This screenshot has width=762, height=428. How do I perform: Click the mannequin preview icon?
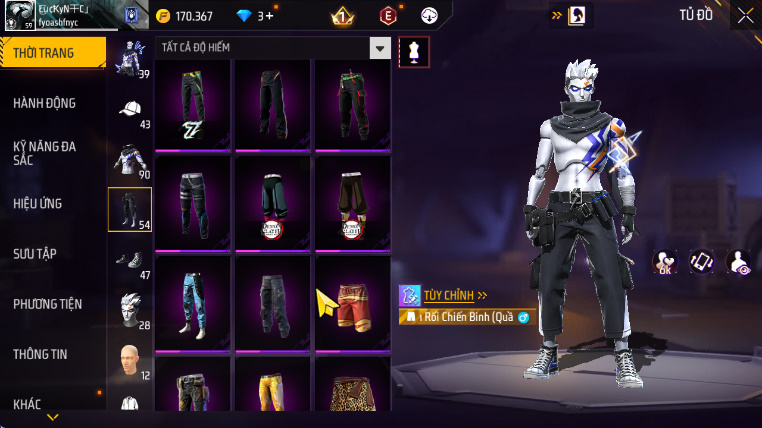click(x=413, y=51)
